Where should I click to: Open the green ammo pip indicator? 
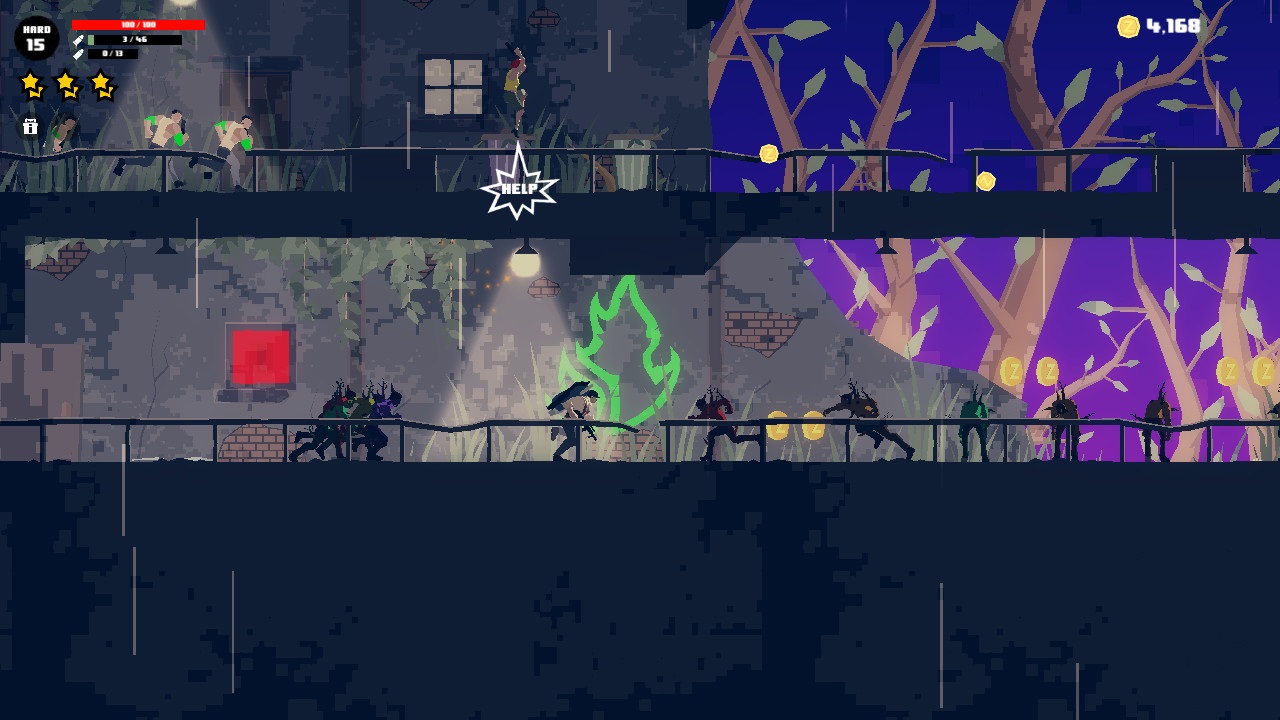91,40
